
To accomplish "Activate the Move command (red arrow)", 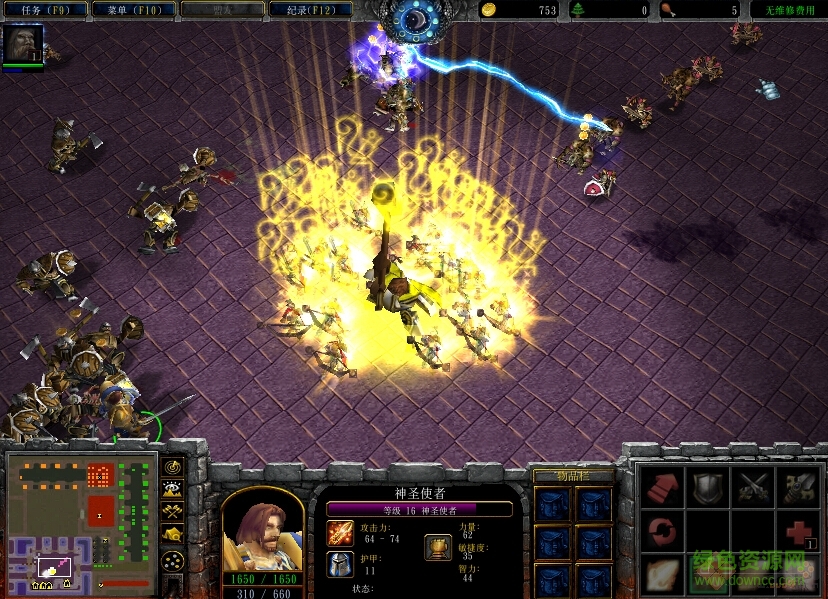I will click(661, 487).
